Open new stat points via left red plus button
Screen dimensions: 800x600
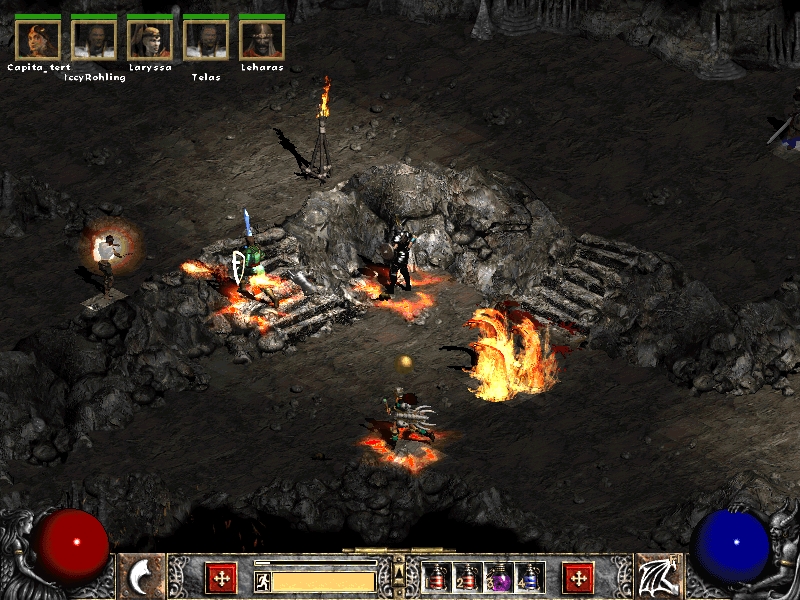220,577
